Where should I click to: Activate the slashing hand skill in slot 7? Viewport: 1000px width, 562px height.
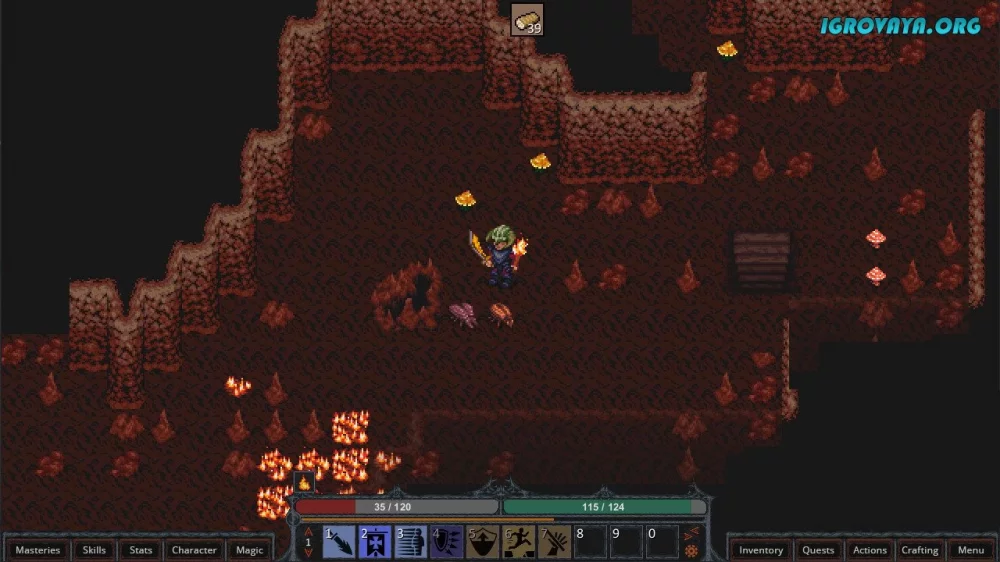point(555,542)
